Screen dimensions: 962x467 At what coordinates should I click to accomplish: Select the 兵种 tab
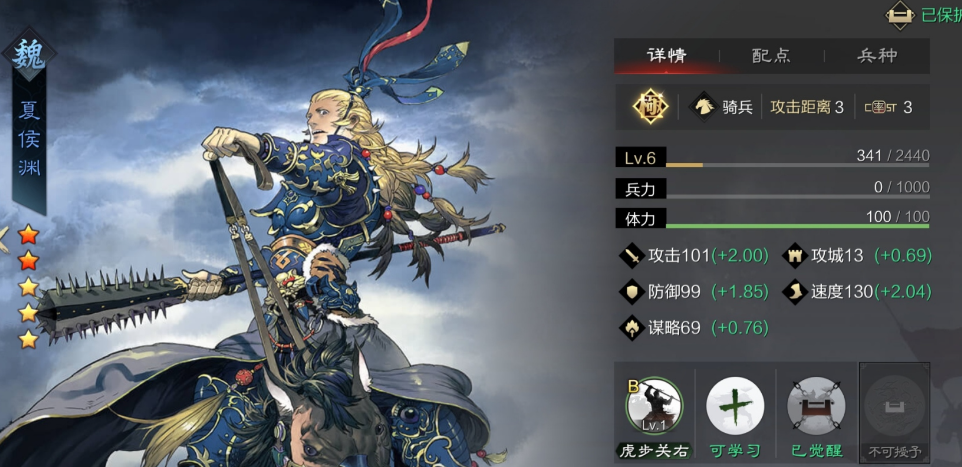coord(877,56)
